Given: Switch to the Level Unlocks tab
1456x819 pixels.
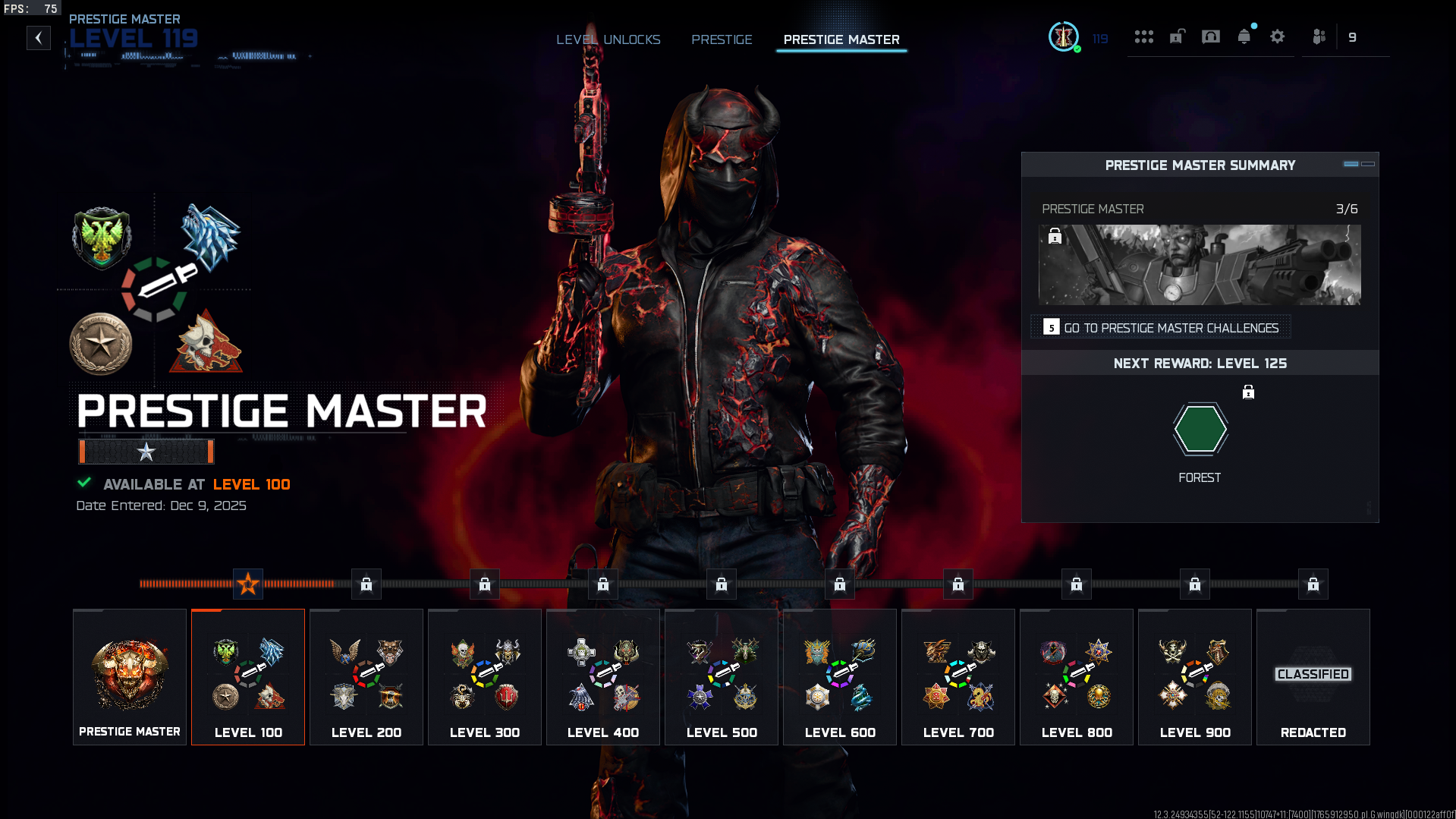Looking at the screenshot, I should tap(608, 39).
